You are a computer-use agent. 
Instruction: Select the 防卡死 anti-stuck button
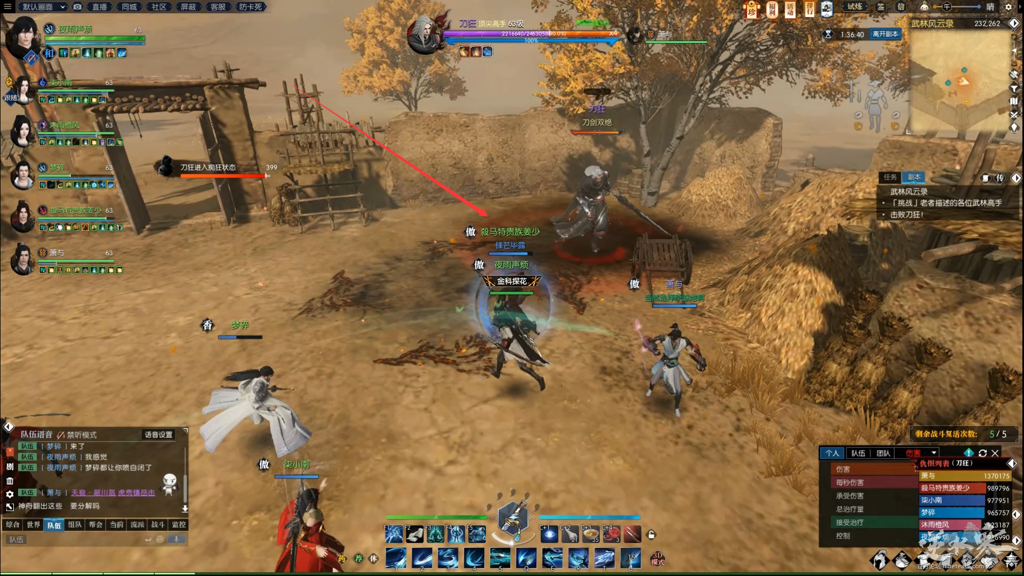click(x=251, y=6)
